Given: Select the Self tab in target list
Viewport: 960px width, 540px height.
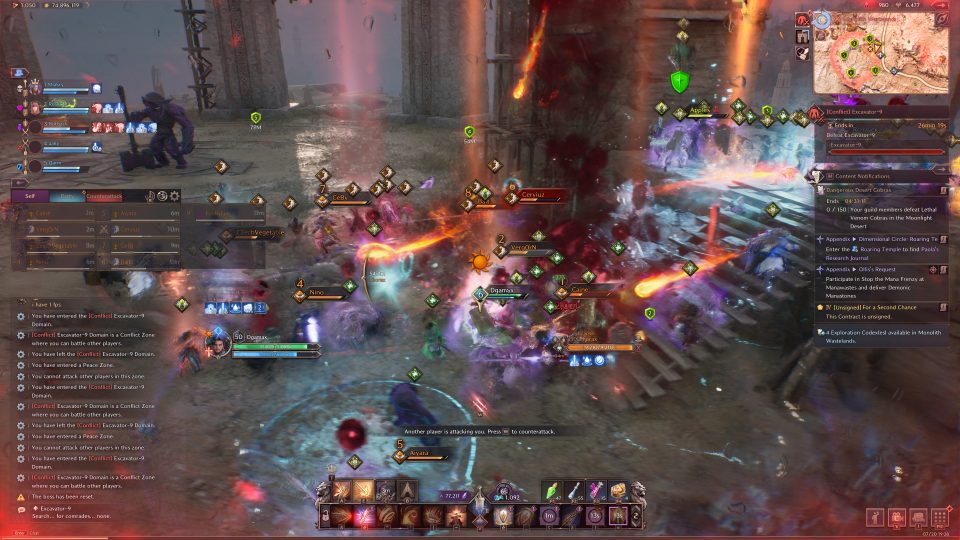Looking at the screenshot, I should click(30, 196).
